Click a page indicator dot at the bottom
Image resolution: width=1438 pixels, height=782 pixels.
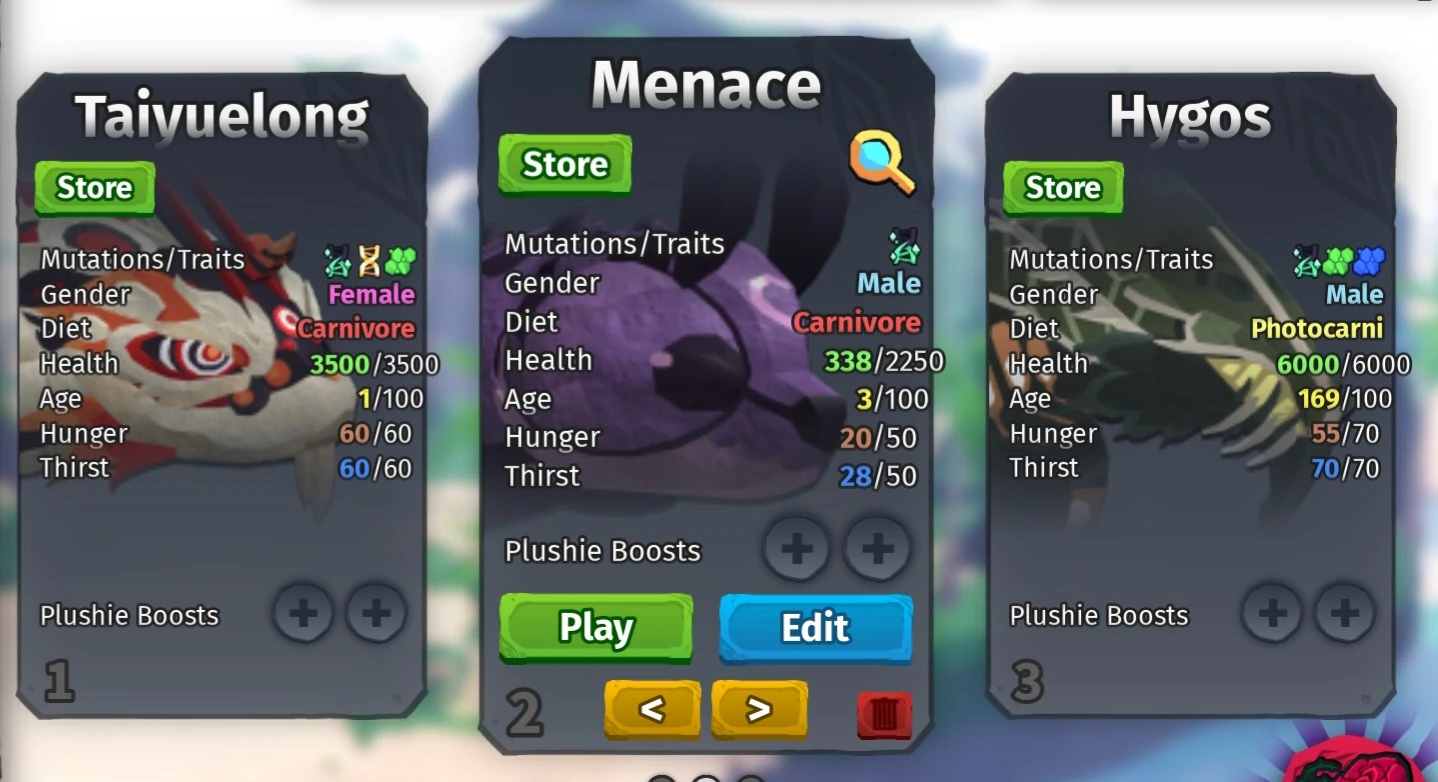(x=706, y=778)
